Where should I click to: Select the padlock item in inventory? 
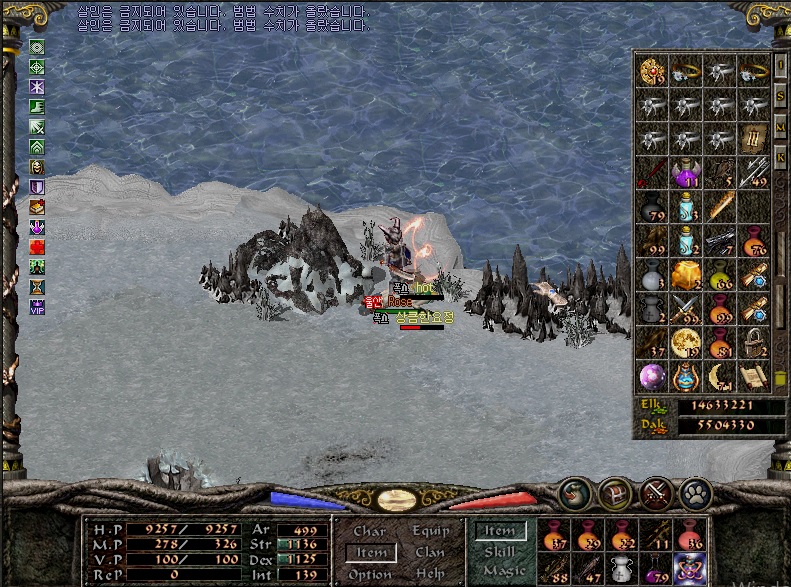[x=754, y=342]
